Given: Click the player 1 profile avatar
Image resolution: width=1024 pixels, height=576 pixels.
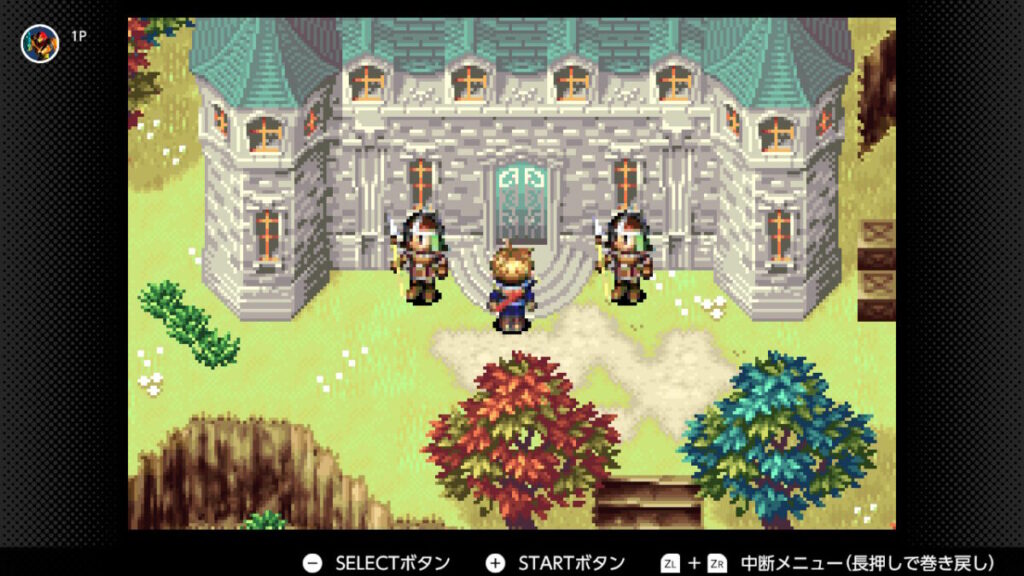Looking at the screenshot, I should coord(40,43).
